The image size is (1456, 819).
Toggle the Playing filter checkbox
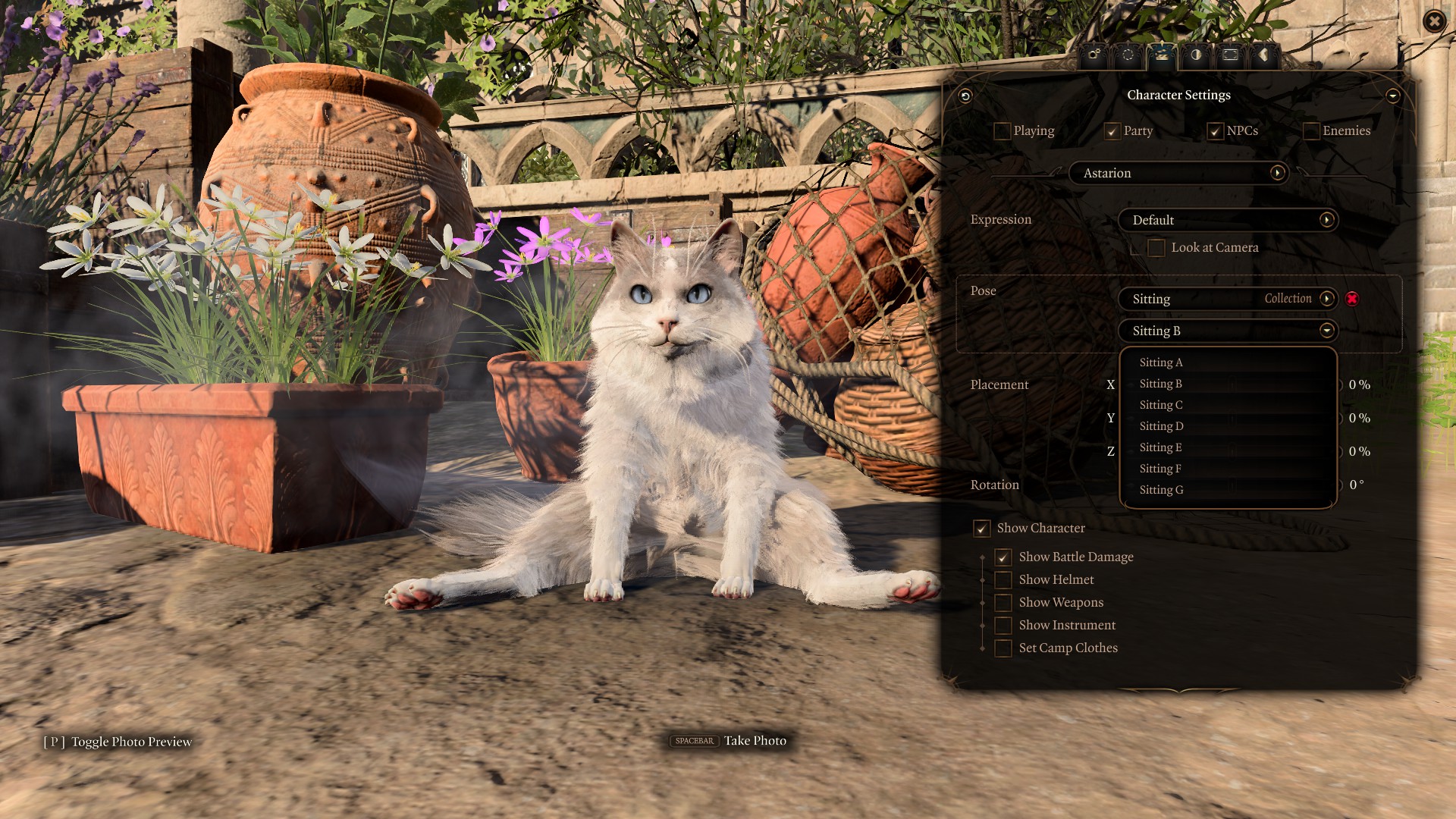[x=1002, y=131]
